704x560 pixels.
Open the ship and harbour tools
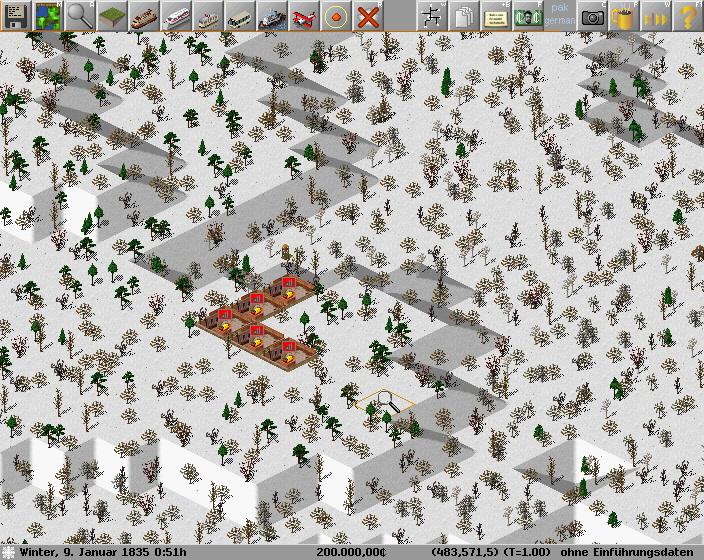point(272,15)
